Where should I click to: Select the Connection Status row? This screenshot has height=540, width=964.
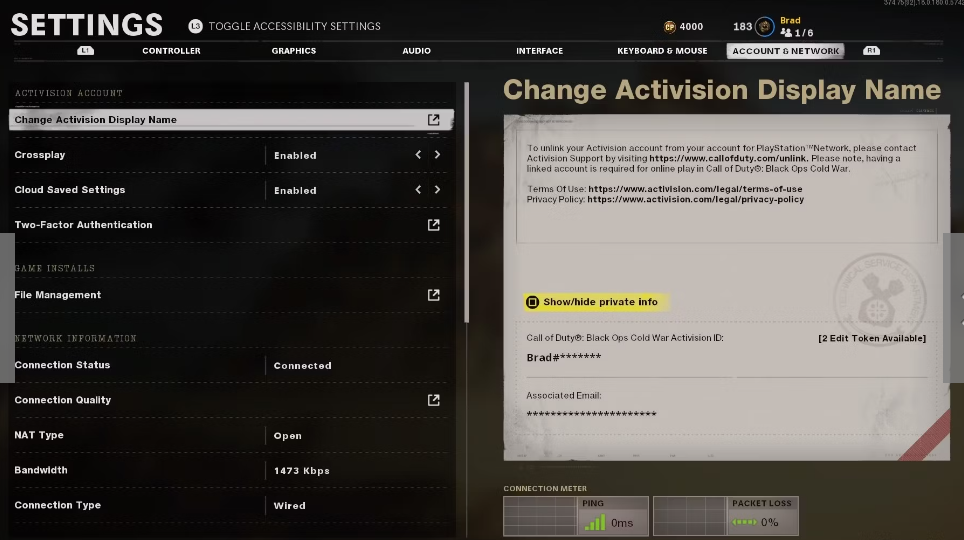(230, 365)
